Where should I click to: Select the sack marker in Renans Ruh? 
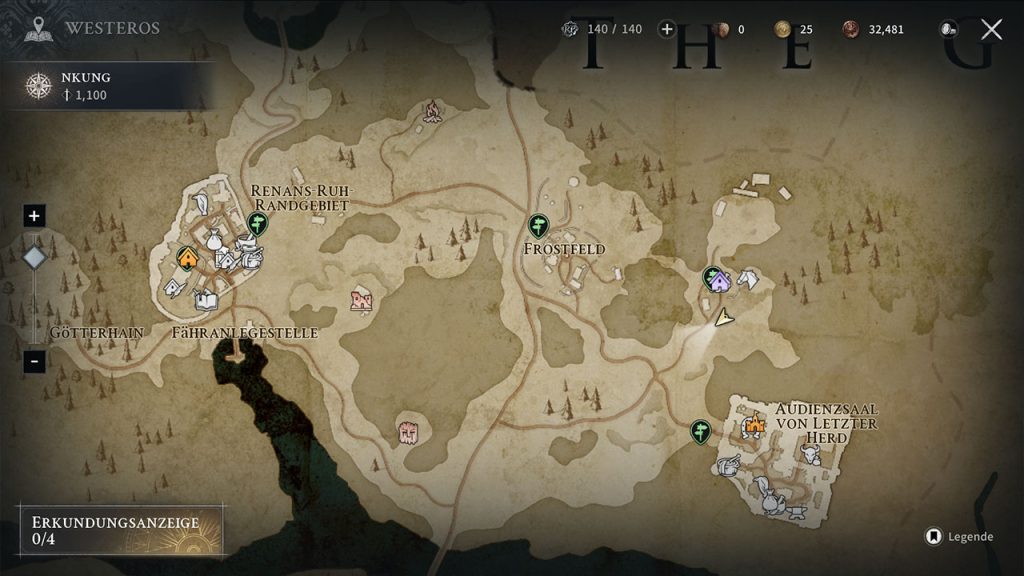point(213,239)
